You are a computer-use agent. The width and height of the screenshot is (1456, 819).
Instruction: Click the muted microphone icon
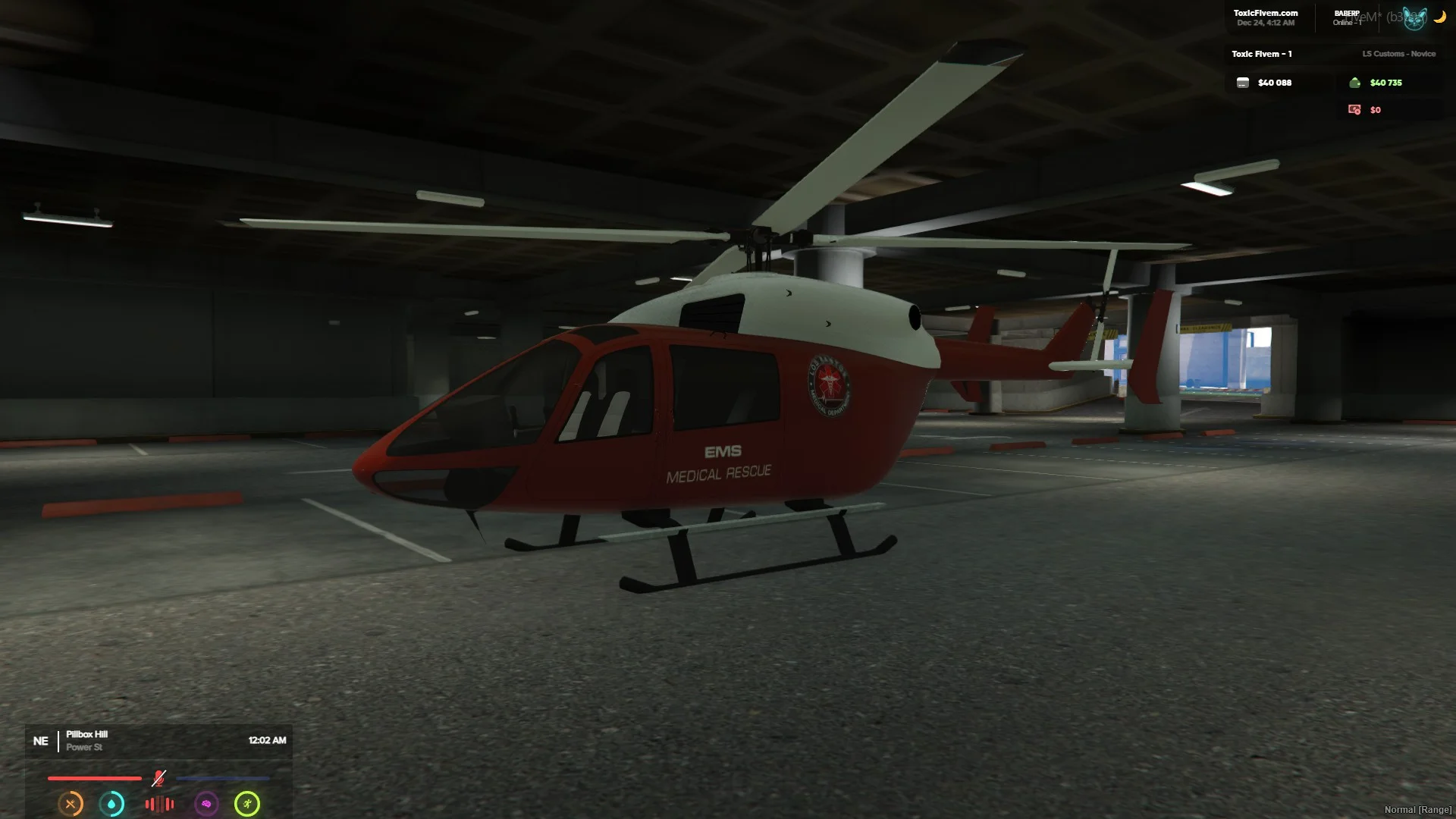(x=158, y=778)
